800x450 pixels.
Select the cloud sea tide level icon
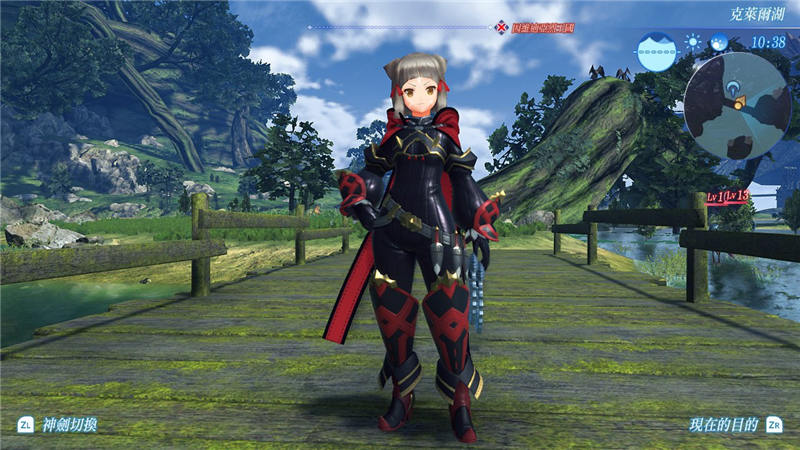656,50
